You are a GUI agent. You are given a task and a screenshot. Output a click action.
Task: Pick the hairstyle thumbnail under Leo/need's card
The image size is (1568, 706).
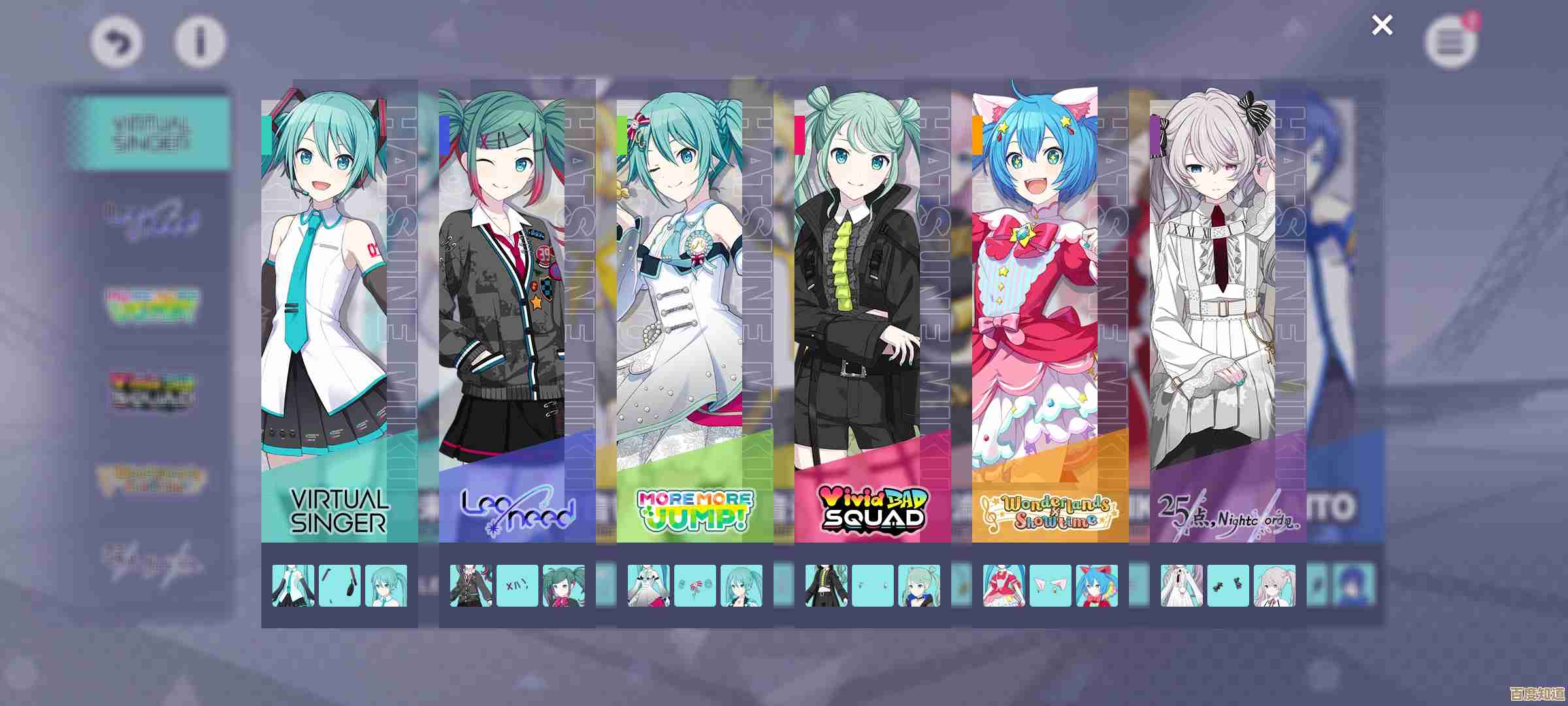coord(563,586)
